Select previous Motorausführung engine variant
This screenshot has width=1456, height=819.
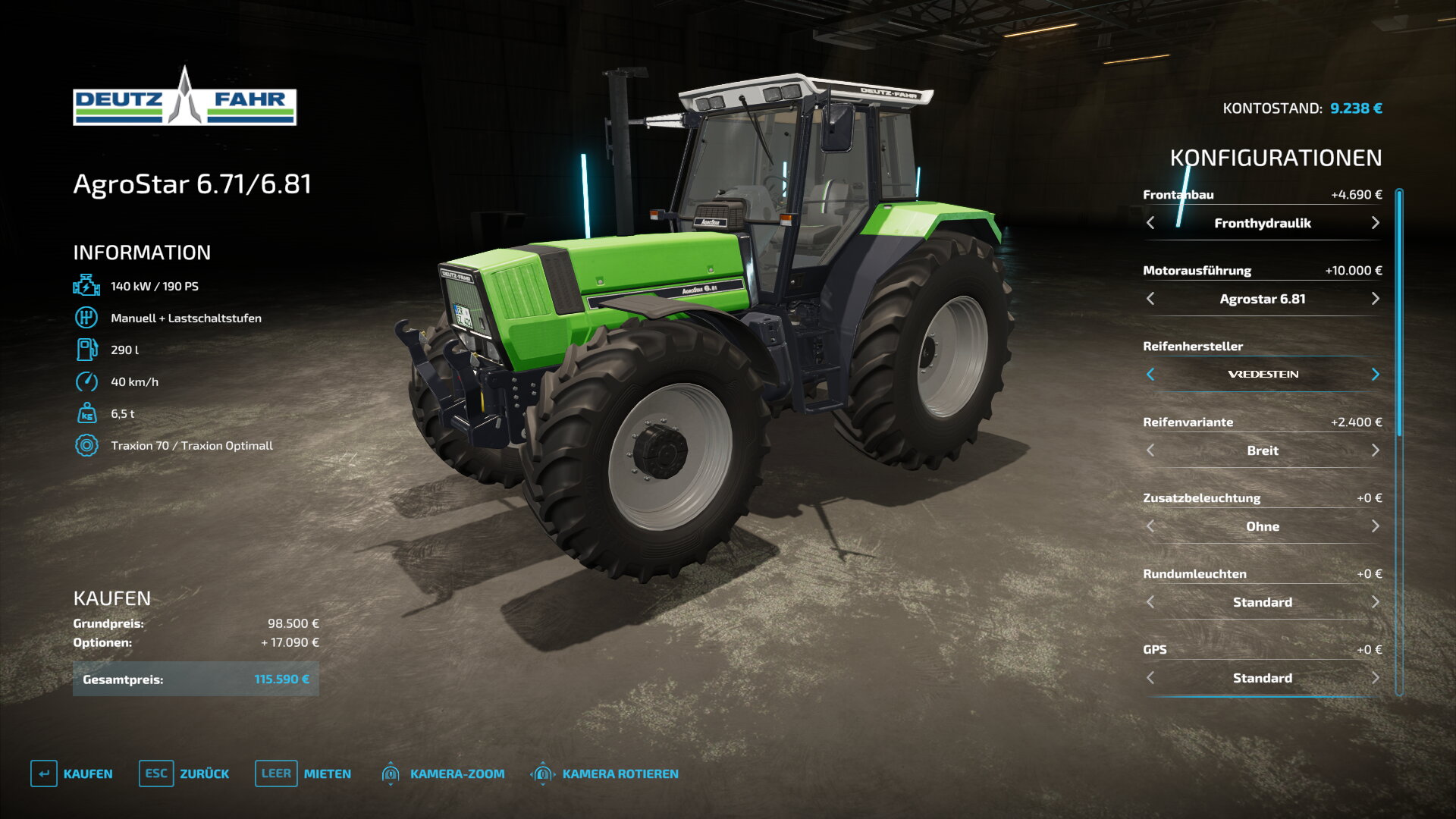tap(1150, 299)
